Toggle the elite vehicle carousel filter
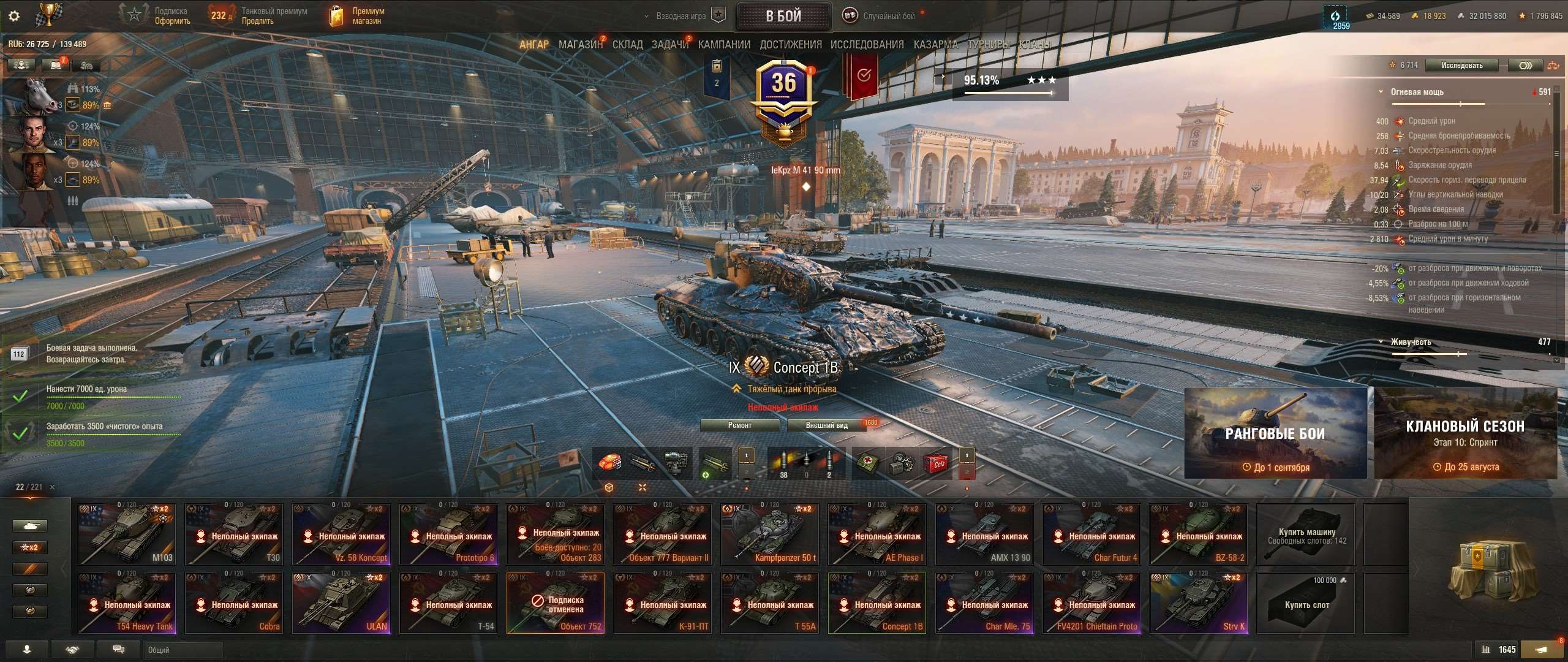Viewport: 1568px width, 662px height. 31,590
